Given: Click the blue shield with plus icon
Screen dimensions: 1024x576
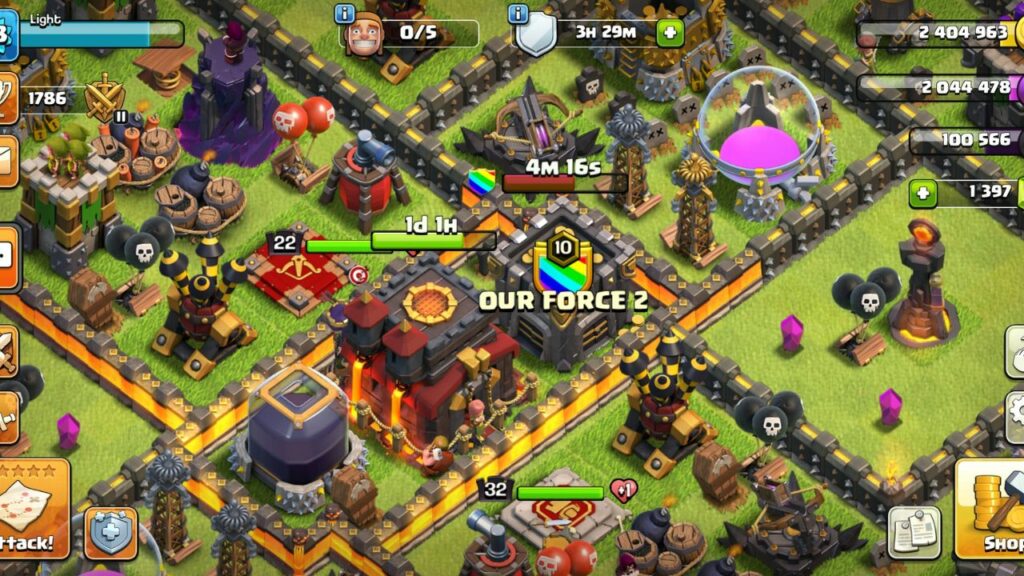Looking at the screenshot, I should coord(110,533).
